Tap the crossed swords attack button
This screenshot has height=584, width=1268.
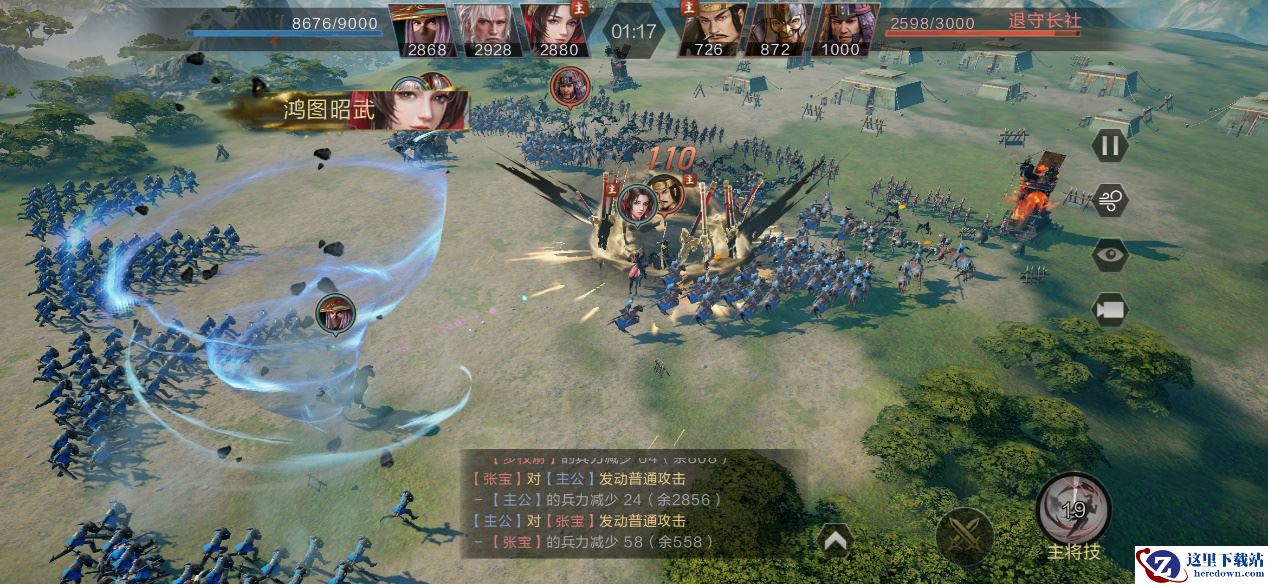point(964,533)
